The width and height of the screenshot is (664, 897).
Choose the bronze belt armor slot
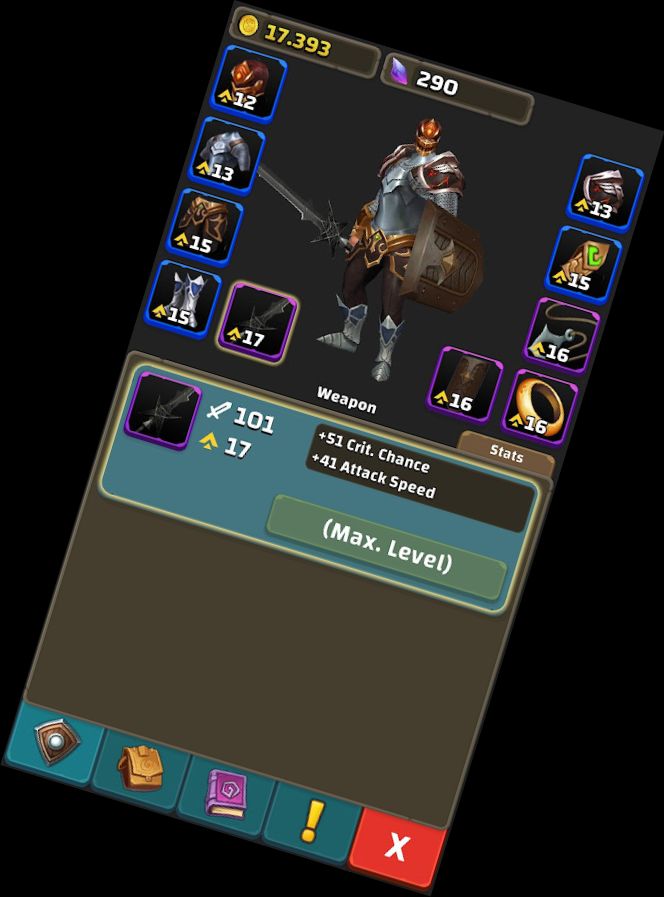click(208, 227)
